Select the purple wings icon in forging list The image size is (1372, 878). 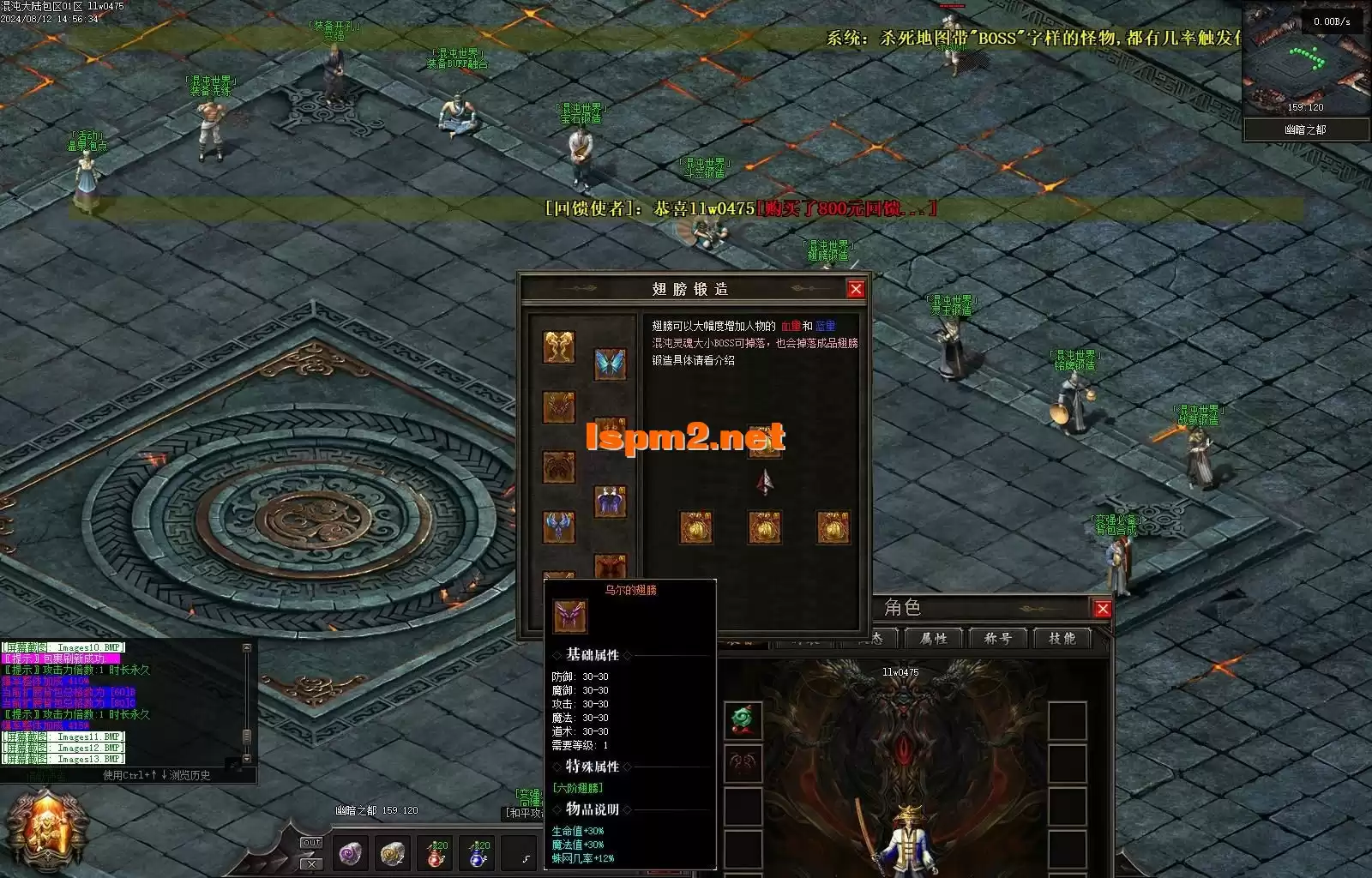pyautogui.click(x=610, y=501)
